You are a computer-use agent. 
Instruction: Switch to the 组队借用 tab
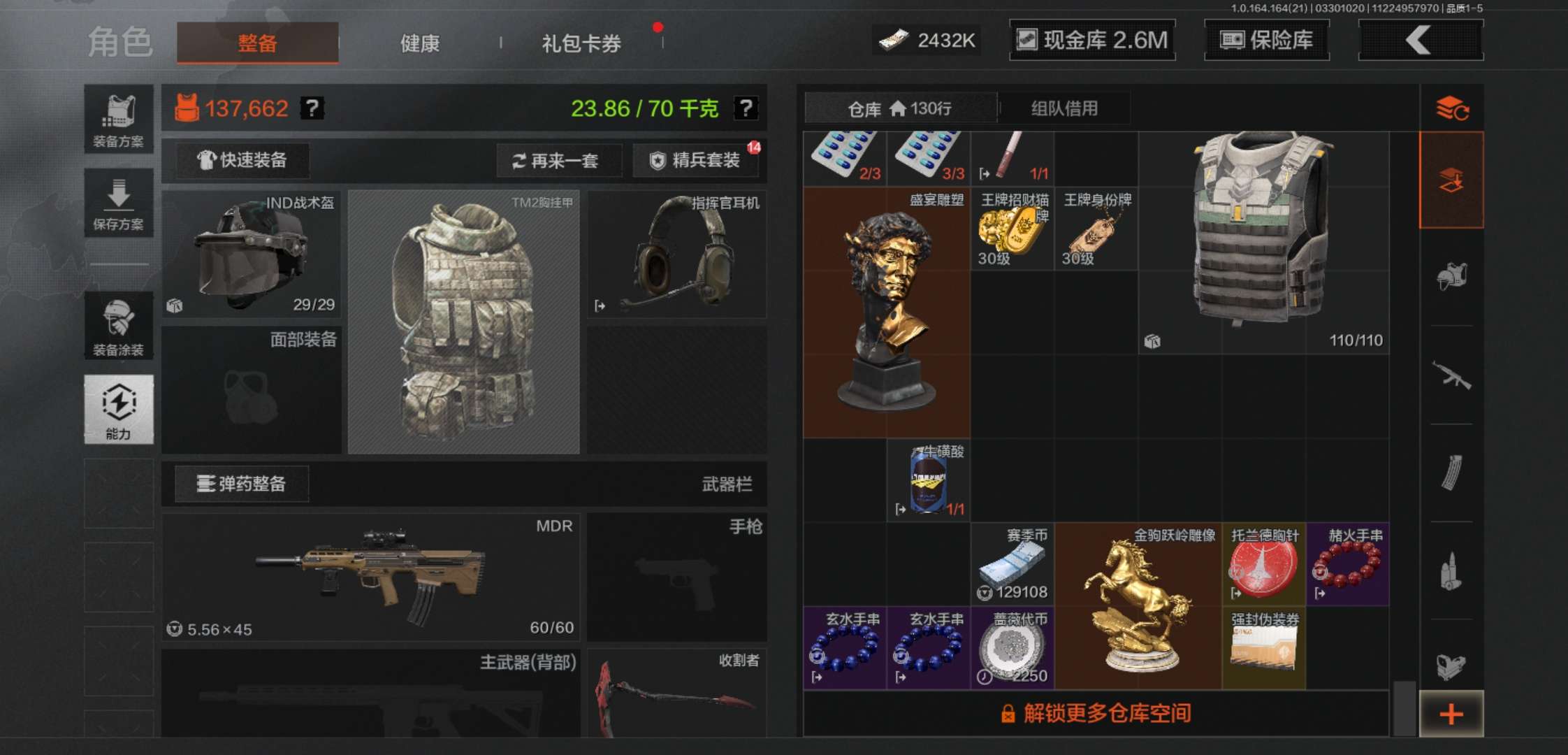pos(1065,108)
